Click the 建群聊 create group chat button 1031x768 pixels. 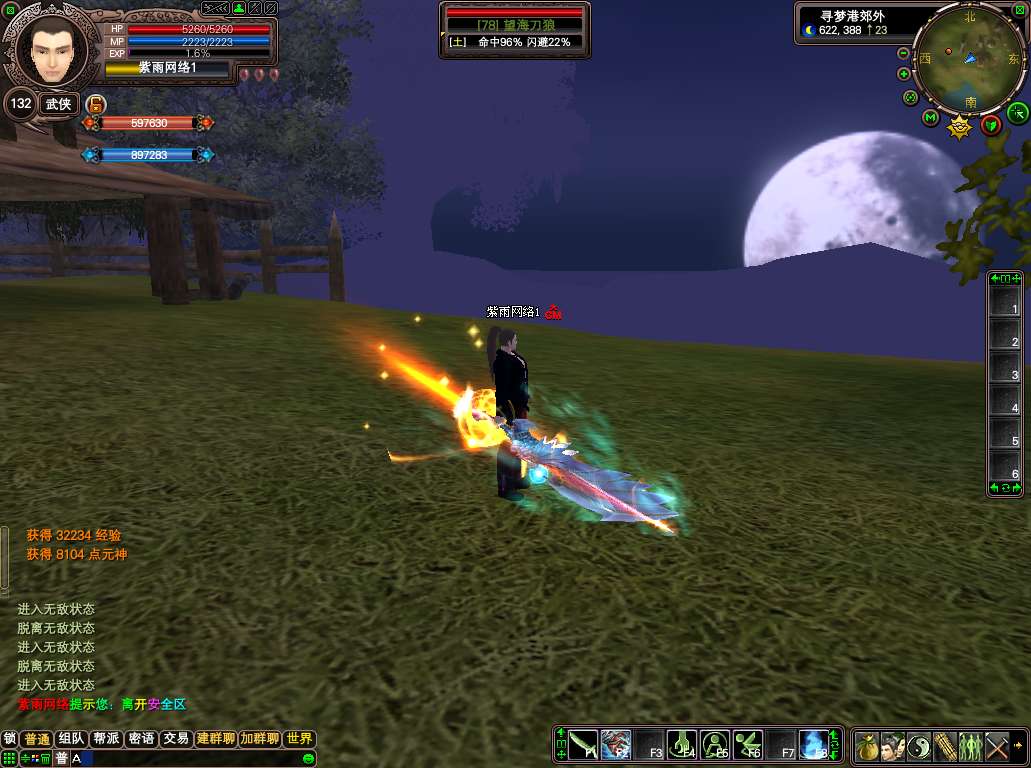coord(216,739)
